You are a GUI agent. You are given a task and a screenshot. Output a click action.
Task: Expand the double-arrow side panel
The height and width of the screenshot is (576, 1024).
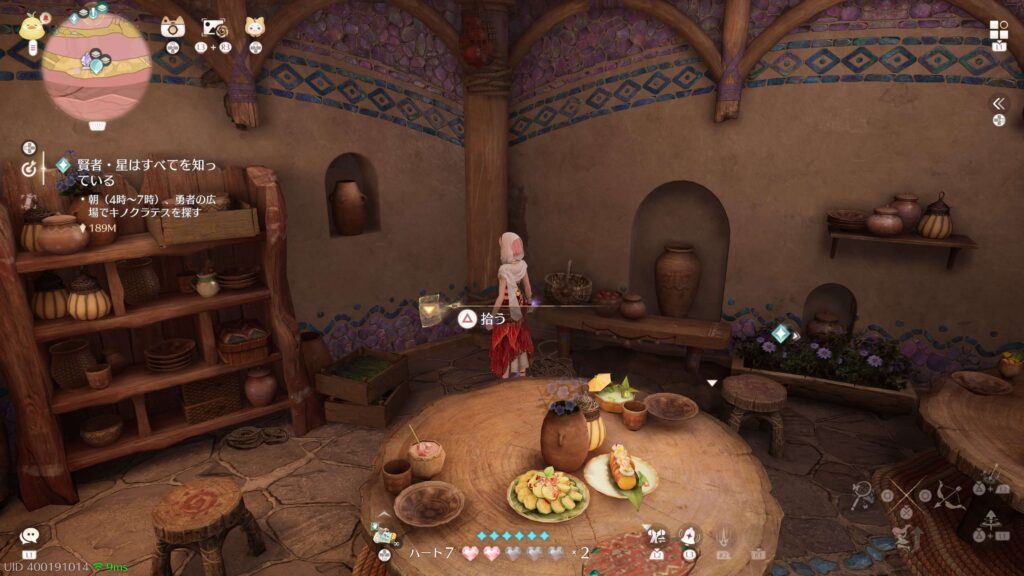(998, 103)
